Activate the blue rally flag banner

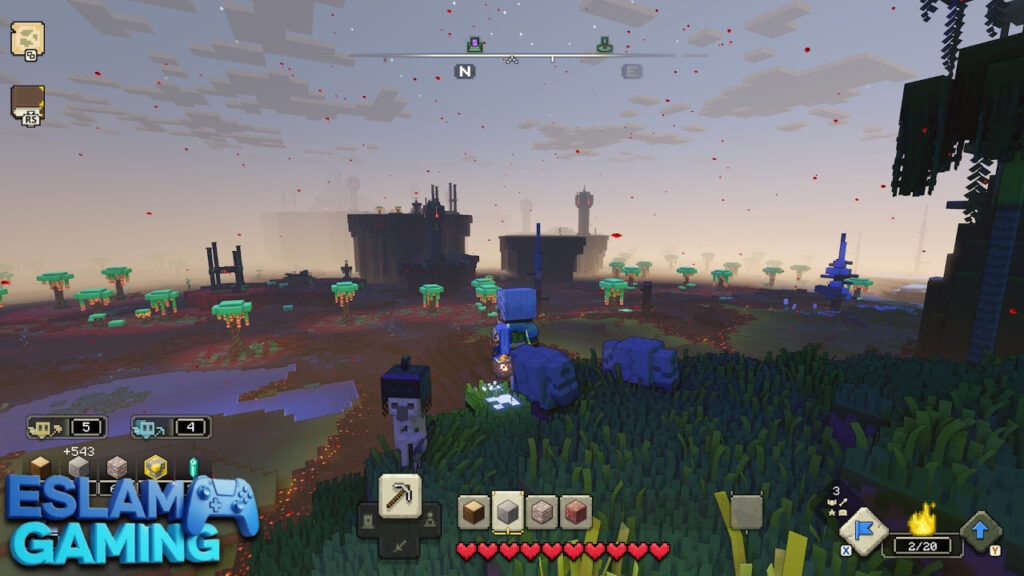(x=862, y=530)
